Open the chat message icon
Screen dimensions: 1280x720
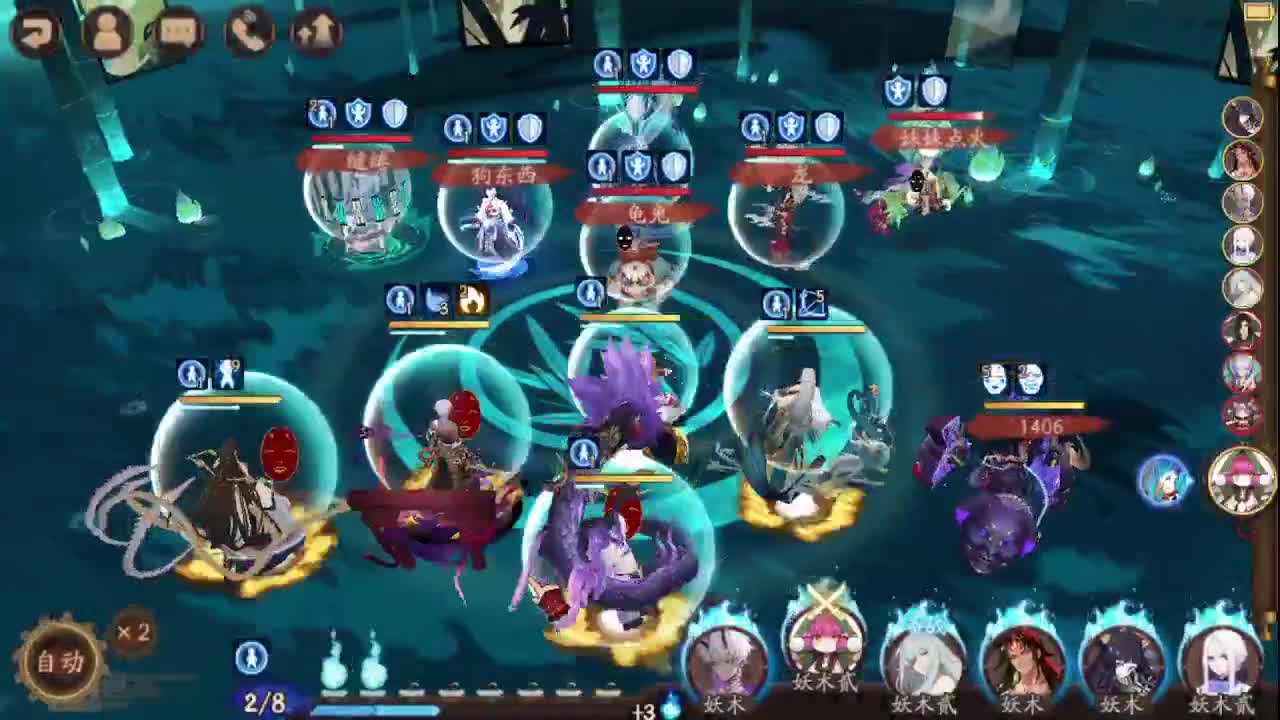(x=178, y=30)
